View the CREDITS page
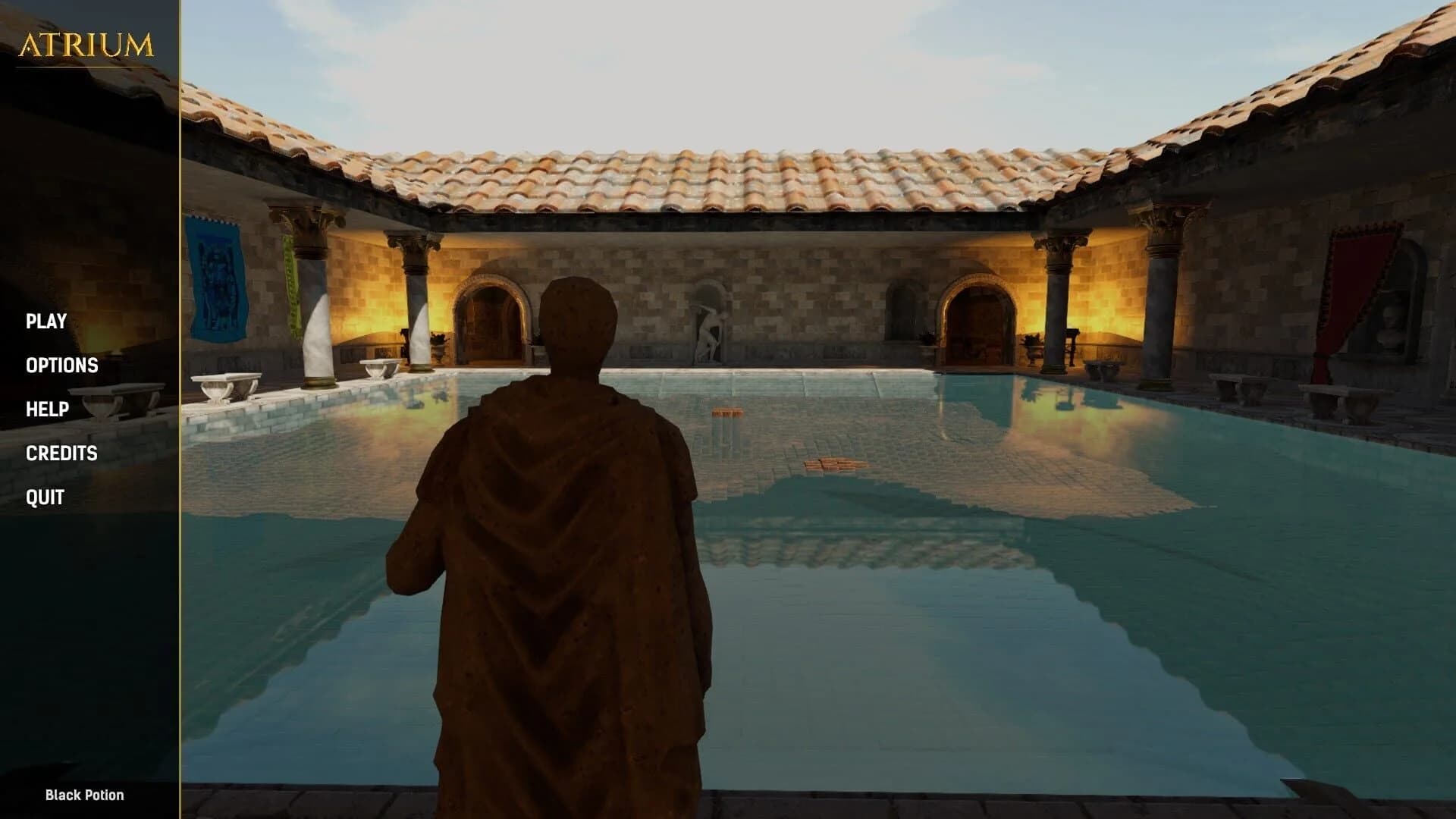Image resolution: width=1456 pixels, height=819 pixels. (x=62, y=453)
